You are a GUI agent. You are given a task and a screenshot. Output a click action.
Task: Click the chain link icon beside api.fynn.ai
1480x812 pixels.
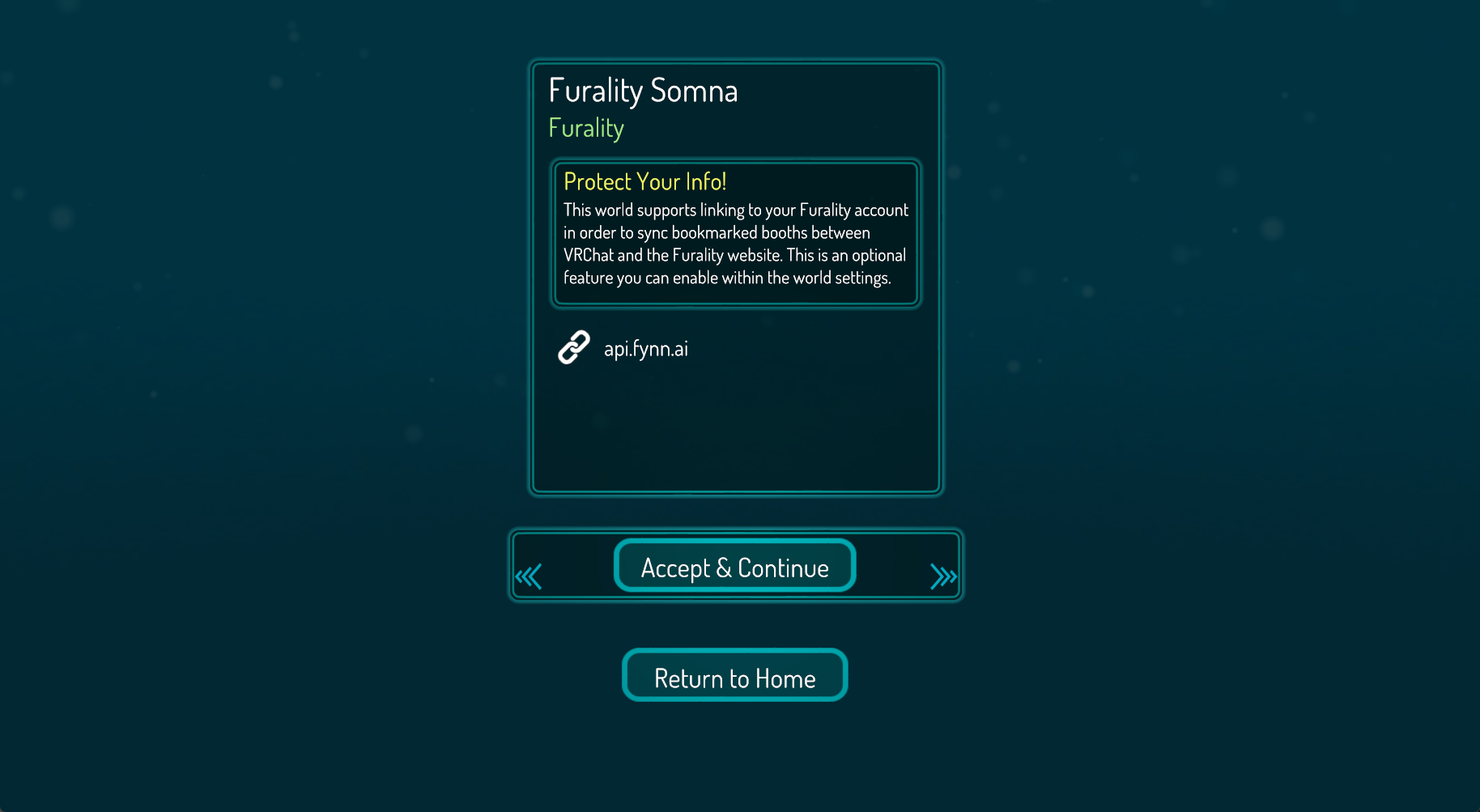(x=574, y=347)
